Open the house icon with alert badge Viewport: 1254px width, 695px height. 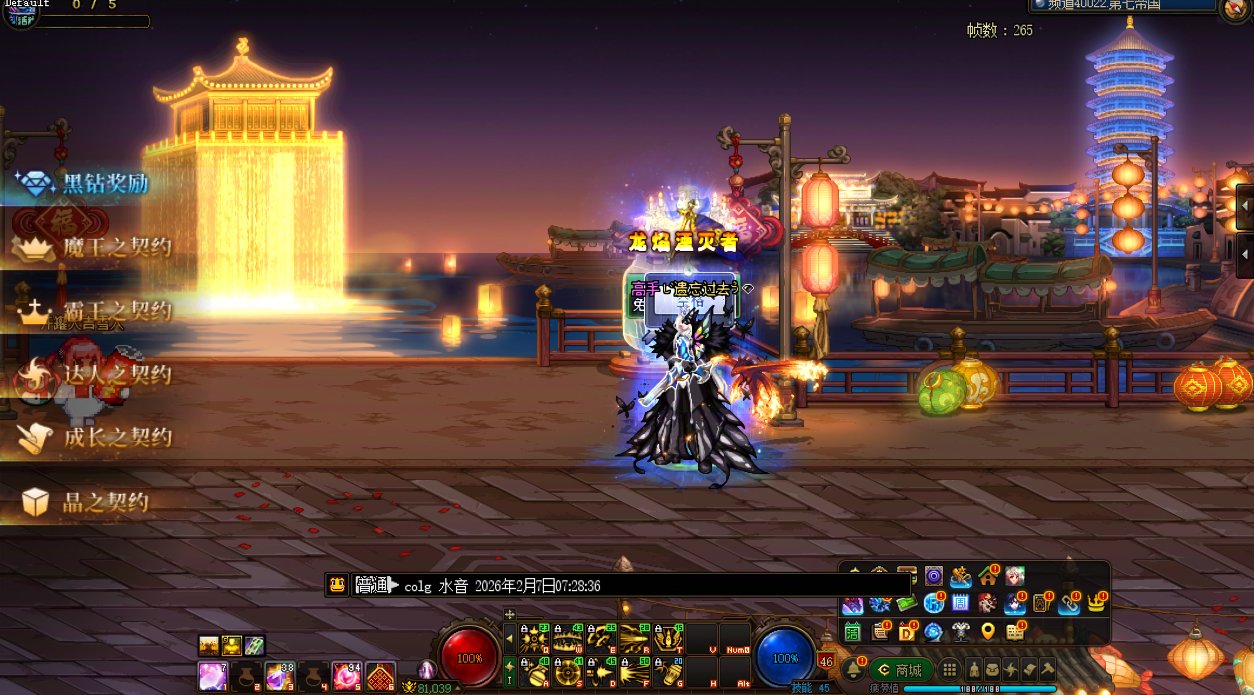coord(988,576)
